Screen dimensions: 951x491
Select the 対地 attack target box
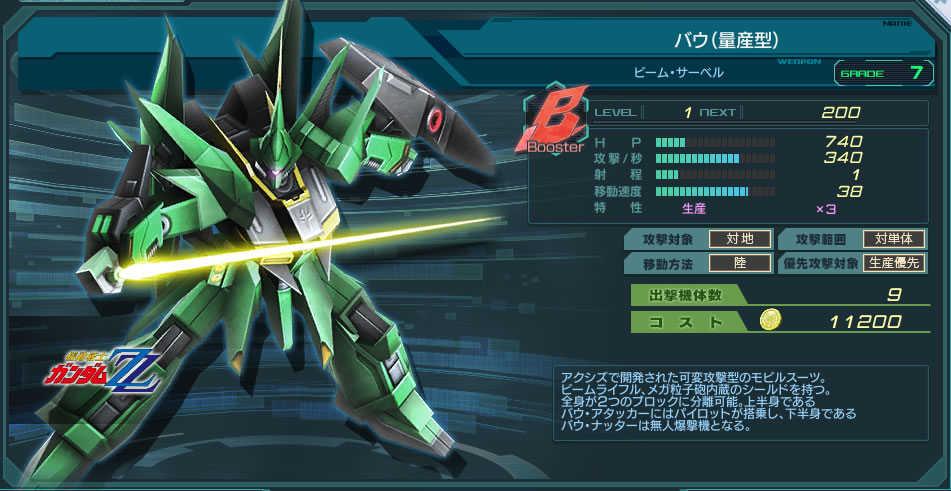pos(740,239)
